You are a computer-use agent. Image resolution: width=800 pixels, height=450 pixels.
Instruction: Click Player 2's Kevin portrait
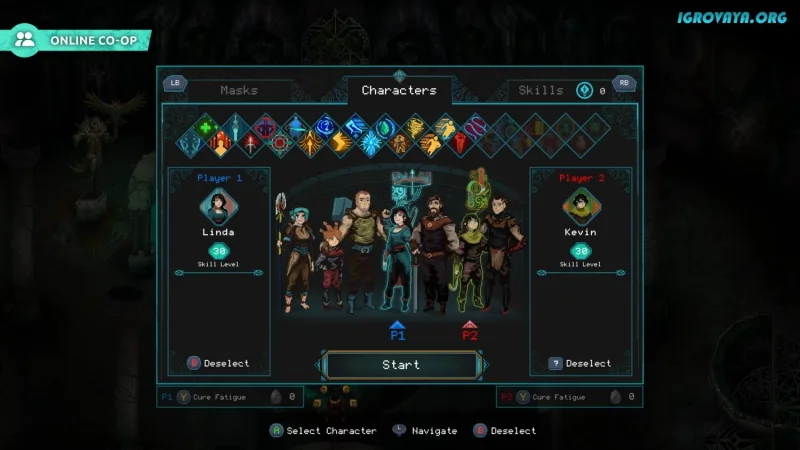pos(580,207)
